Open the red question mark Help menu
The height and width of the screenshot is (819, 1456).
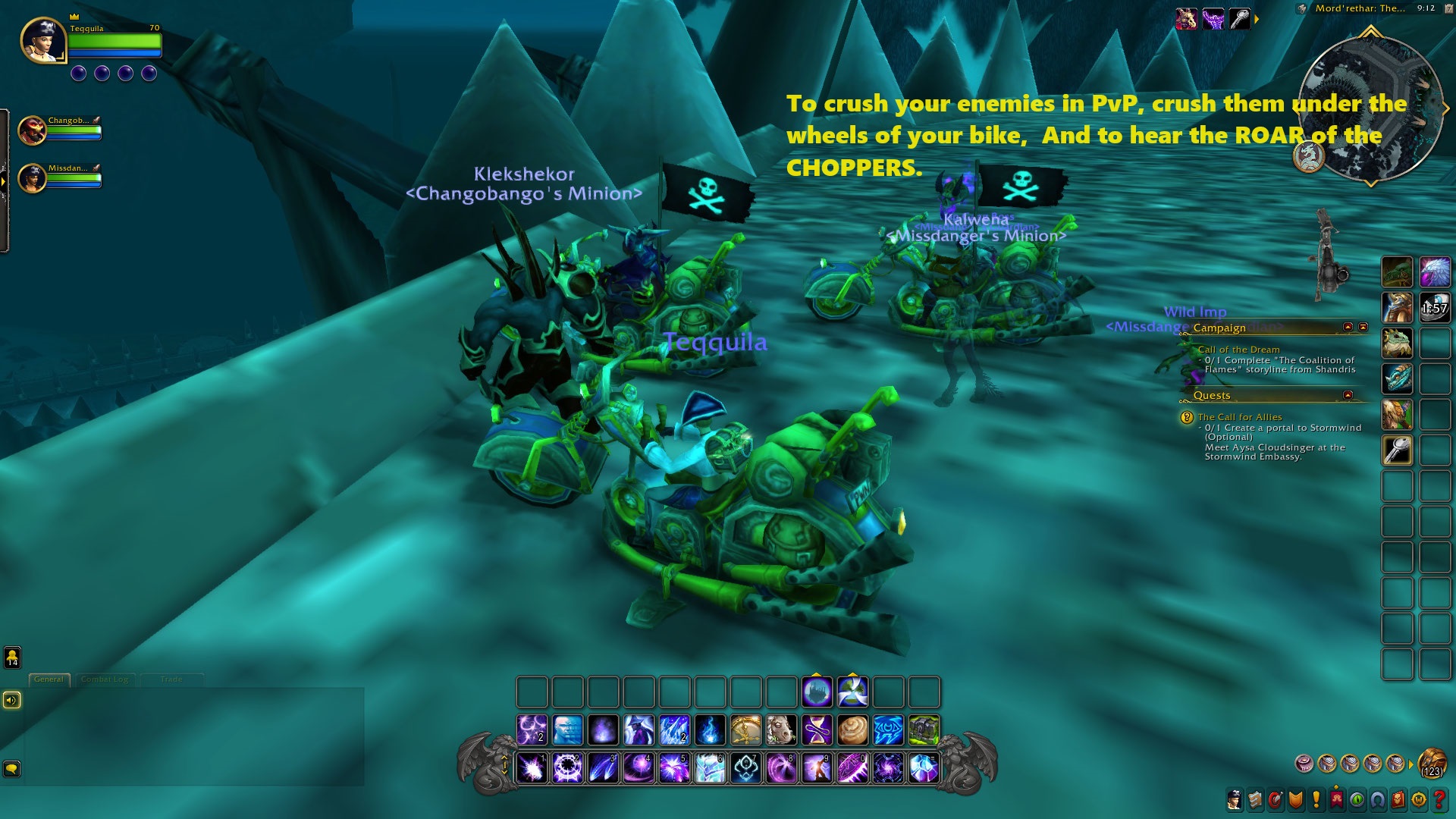click(1439, 800)
